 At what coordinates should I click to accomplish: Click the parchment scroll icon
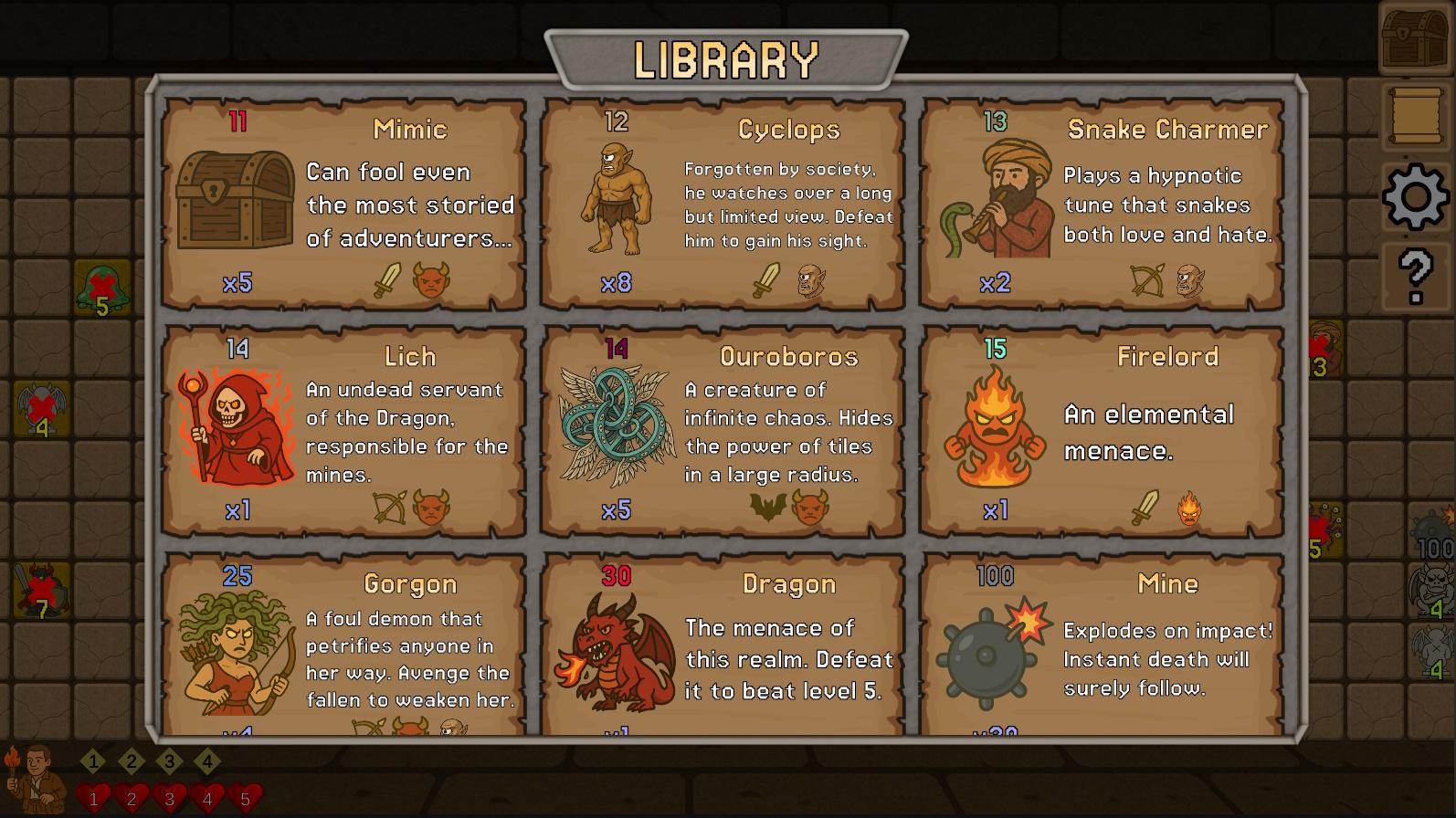pyautogui.click(x=1415, y=116)
